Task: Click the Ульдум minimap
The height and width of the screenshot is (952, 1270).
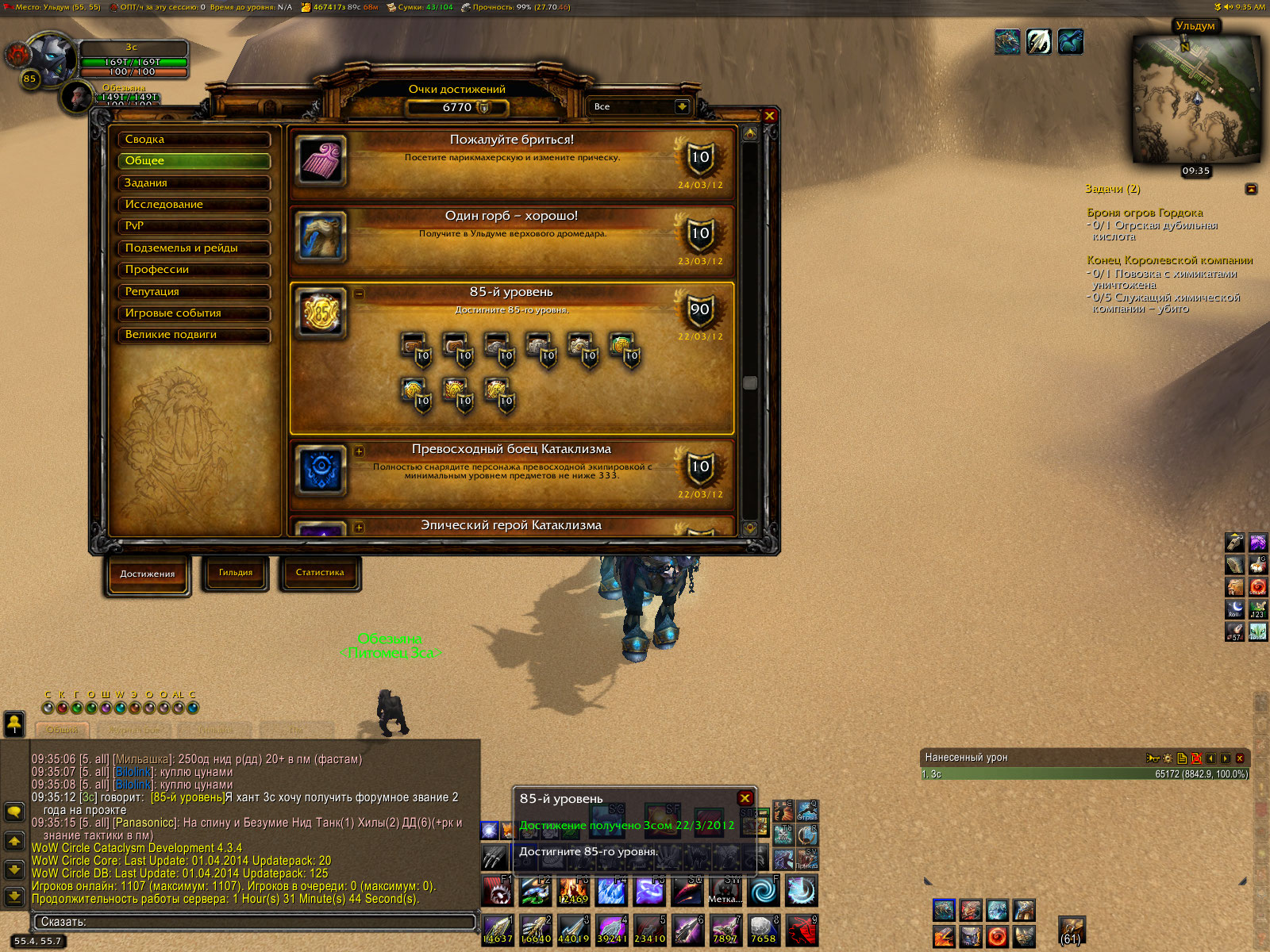Action: (x=1195, y=99)
